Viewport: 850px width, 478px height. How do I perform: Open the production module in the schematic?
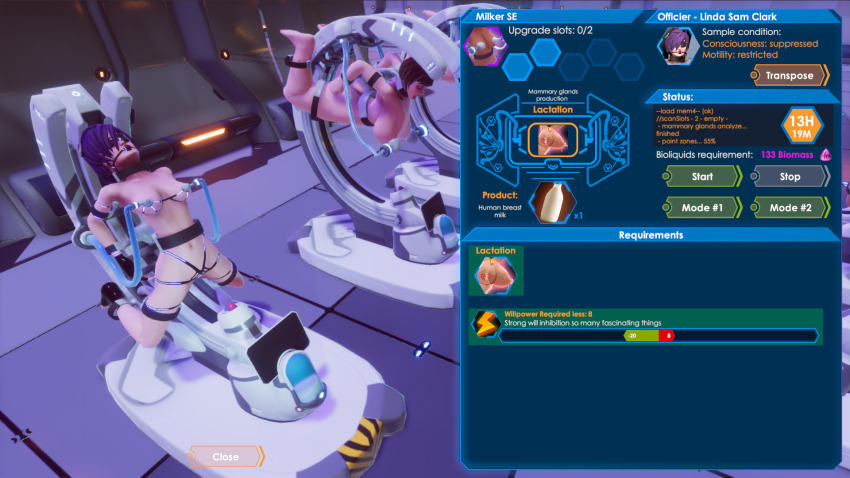tap(545, 142)
